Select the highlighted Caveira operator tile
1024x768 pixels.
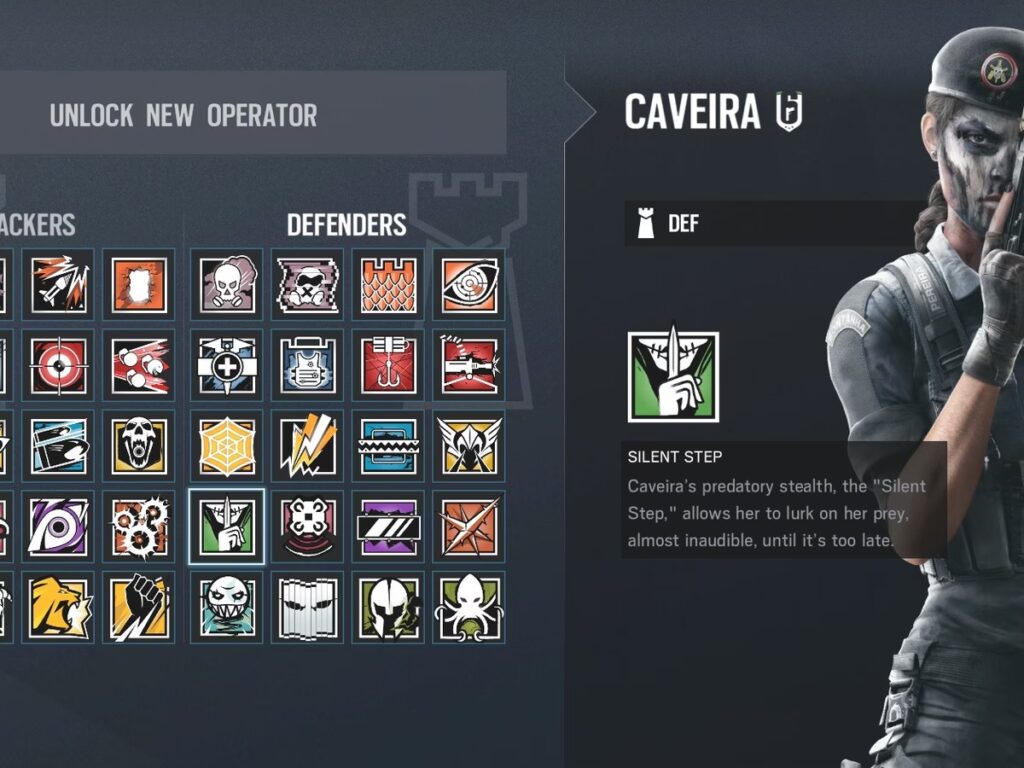pyautogui.click(x=227, y=526)
